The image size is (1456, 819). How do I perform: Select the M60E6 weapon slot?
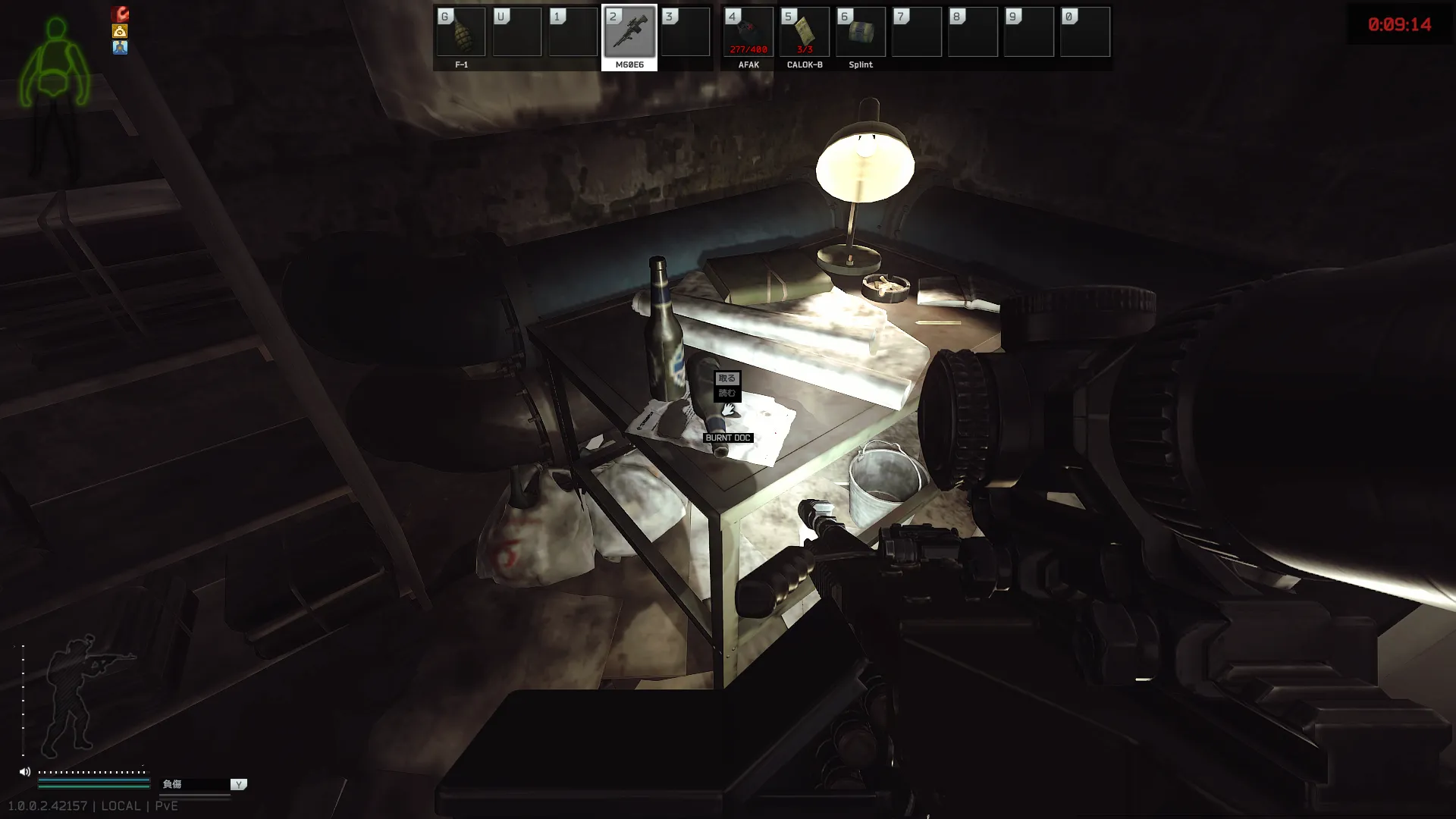[x=629, y=33]
